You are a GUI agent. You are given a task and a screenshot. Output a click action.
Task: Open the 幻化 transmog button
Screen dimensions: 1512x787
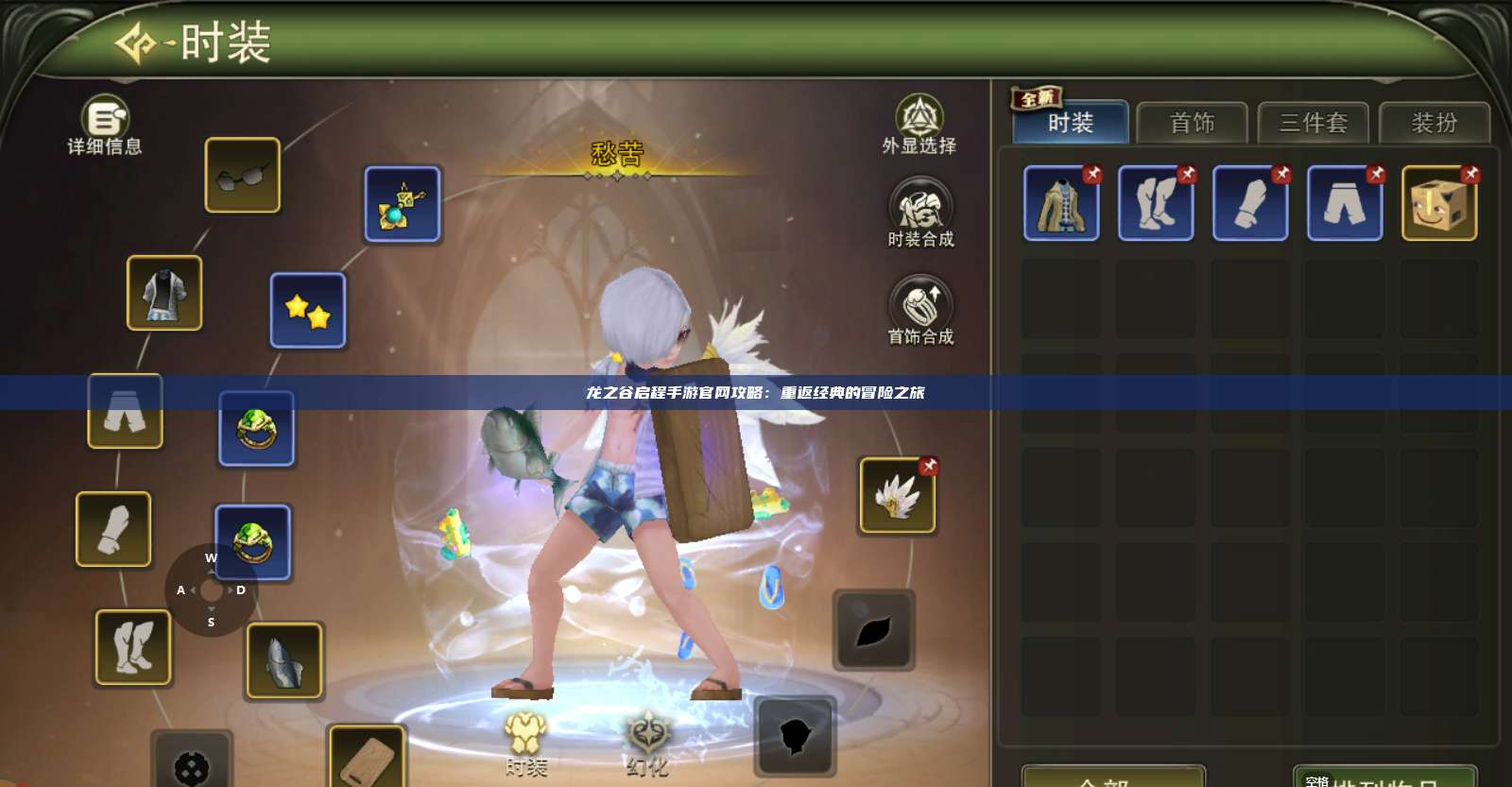[647, 744]
